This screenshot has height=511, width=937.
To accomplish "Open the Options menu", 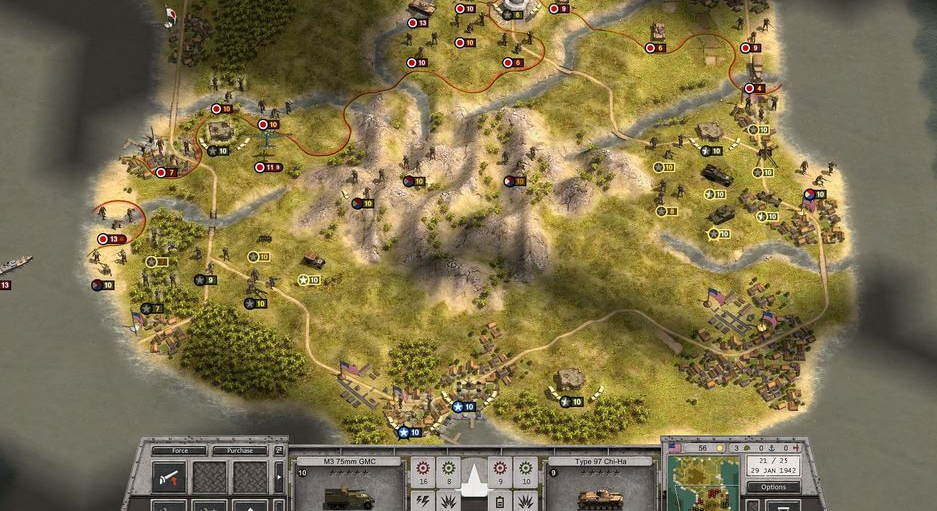I will pos(774,487).
